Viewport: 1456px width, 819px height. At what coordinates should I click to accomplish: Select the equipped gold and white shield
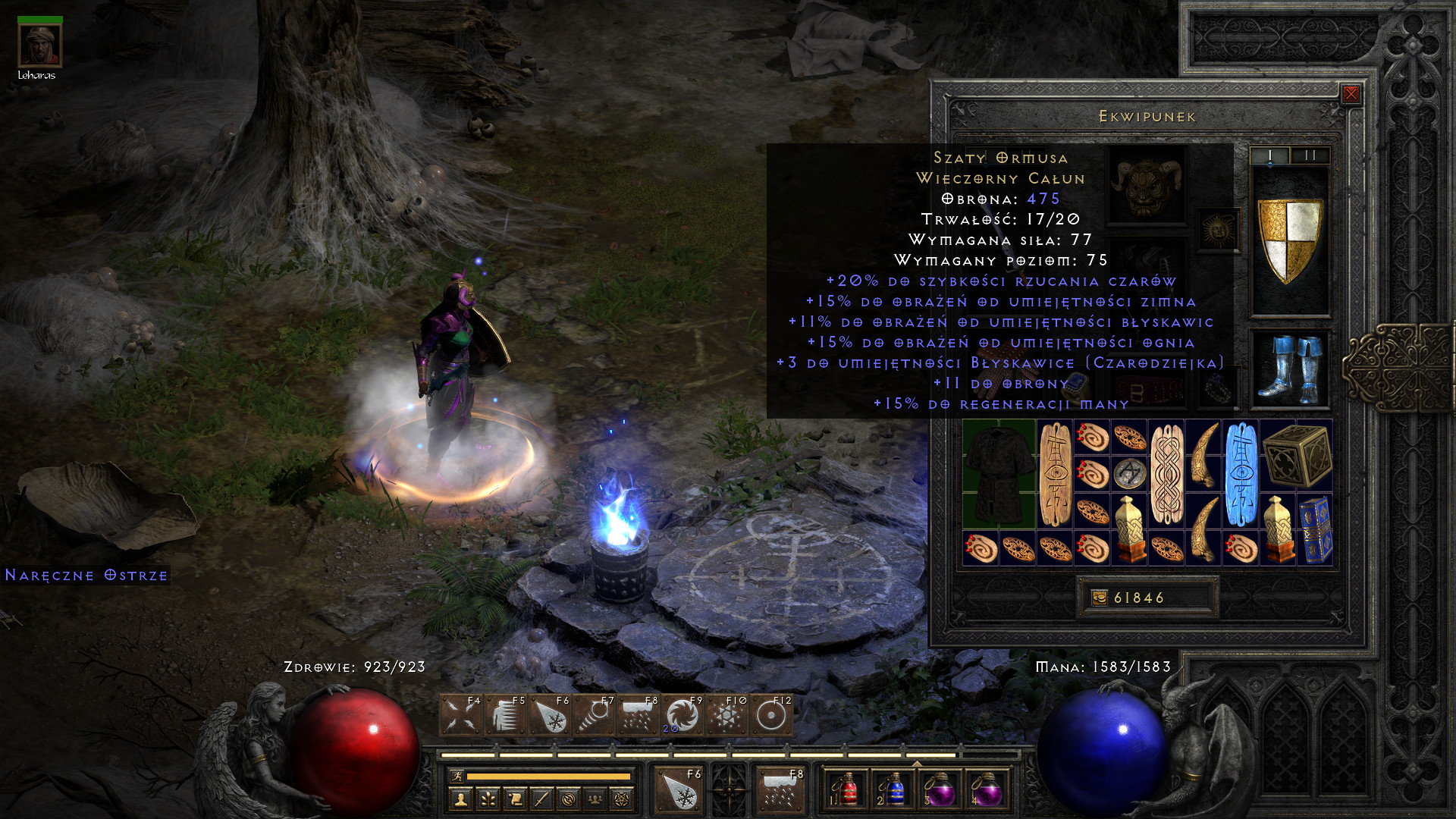click(1289, 240)
